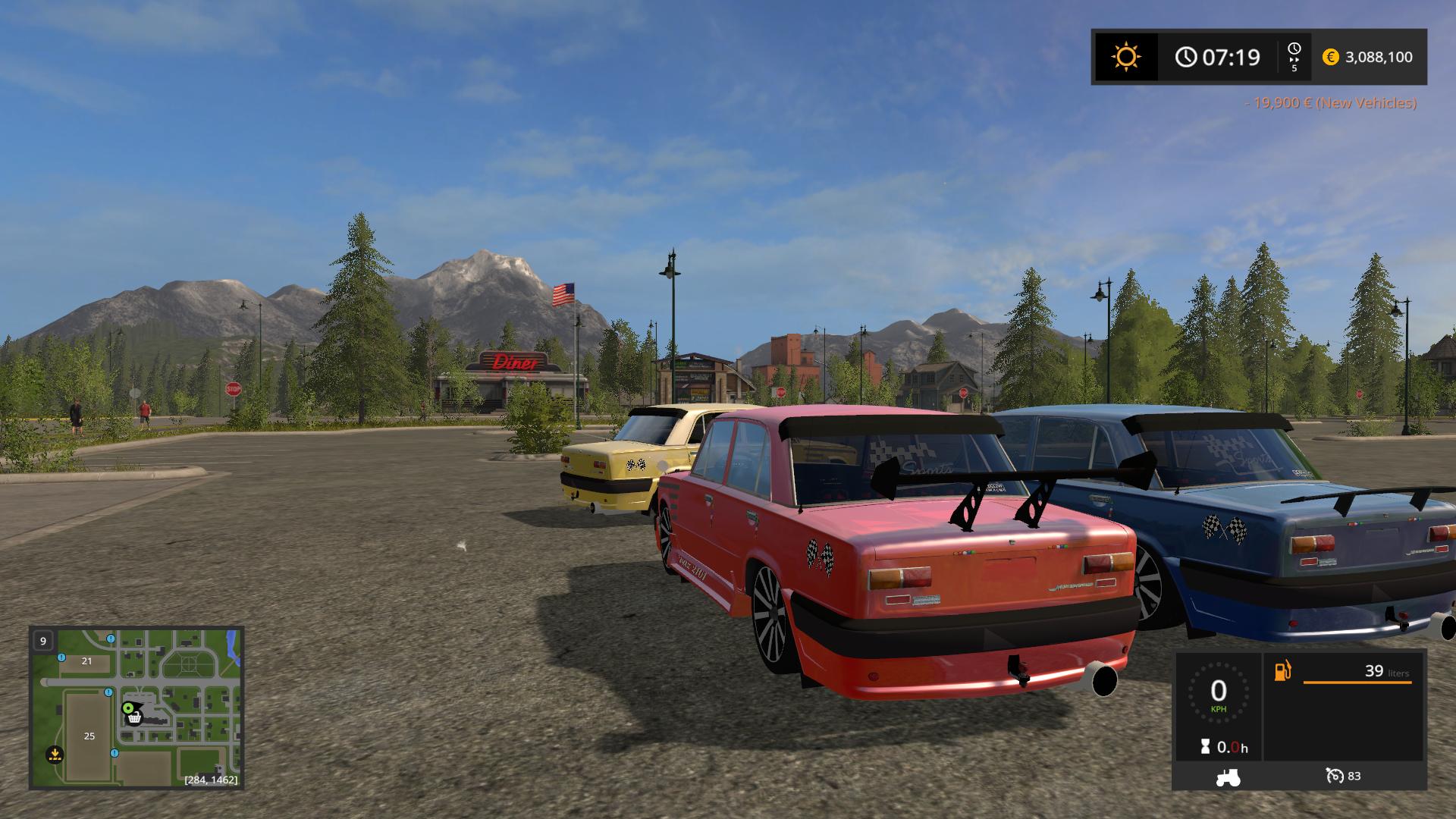Click the yellow unloading point marker on minimap
The height and width of the screenshot is (819, 1456).
tap(54, 754)
